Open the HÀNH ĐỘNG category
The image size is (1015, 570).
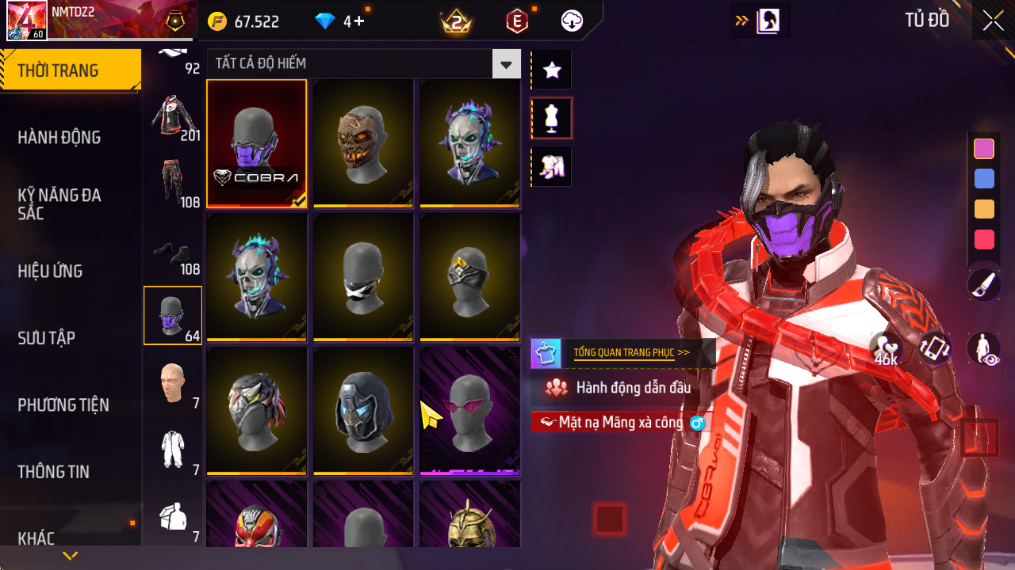pyautogui.click(x=60, y=137)
